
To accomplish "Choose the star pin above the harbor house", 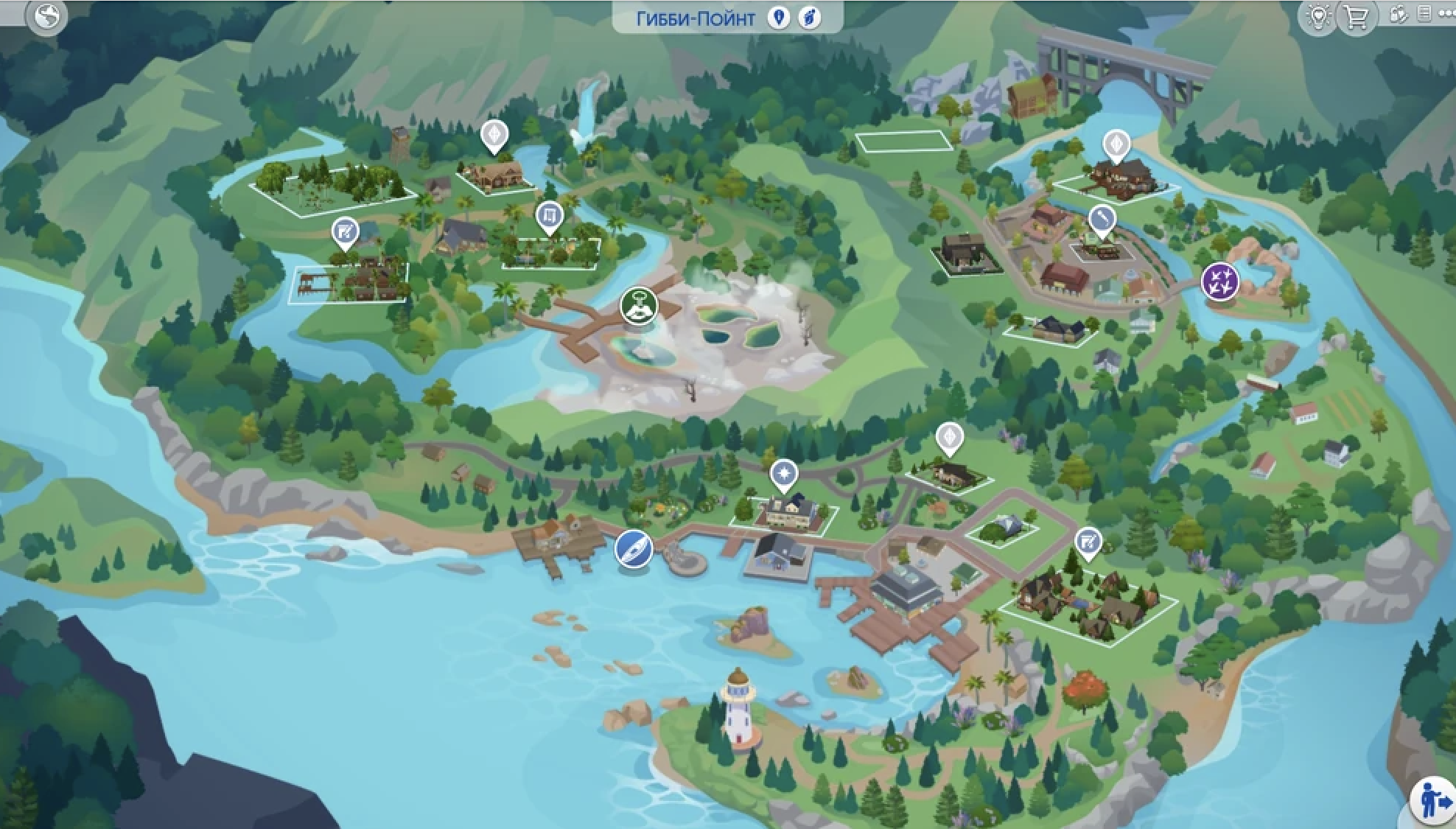I will [x=783, y=474].
